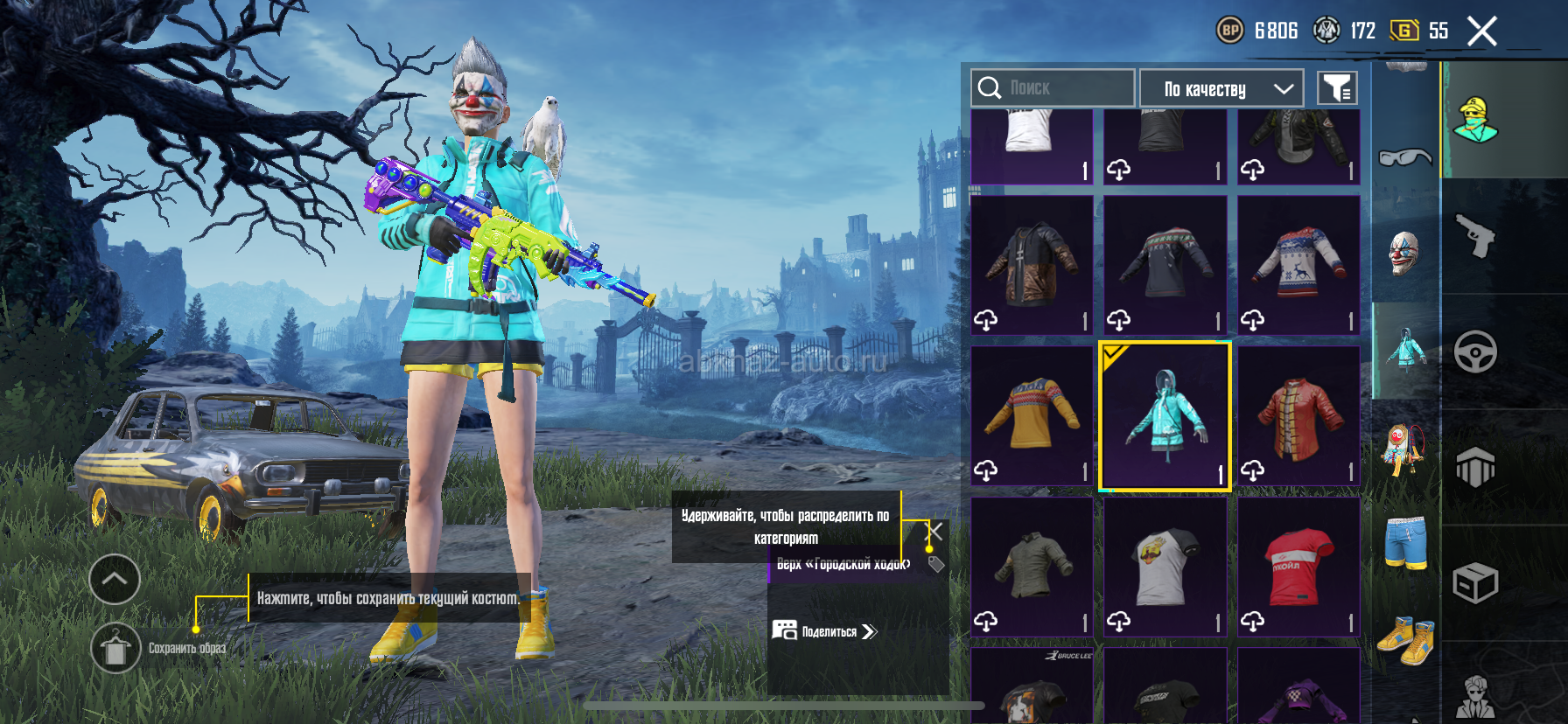This screenshot has height=724, width=1568.
Task: Choose the brown and black leather jacket
Action: pos(1032,266)
